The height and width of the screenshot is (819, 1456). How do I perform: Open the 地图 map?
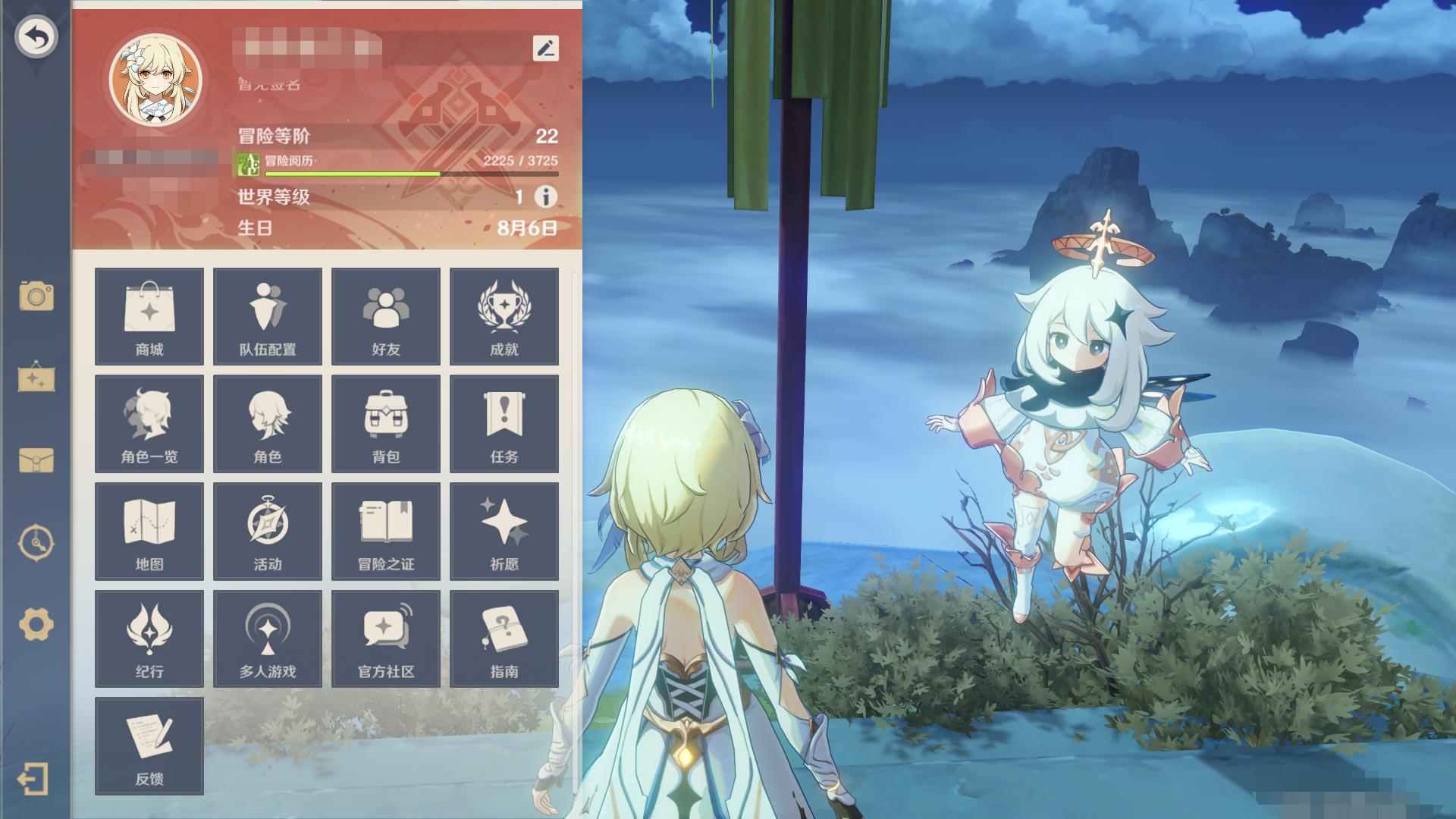click(x=149, y=532)
